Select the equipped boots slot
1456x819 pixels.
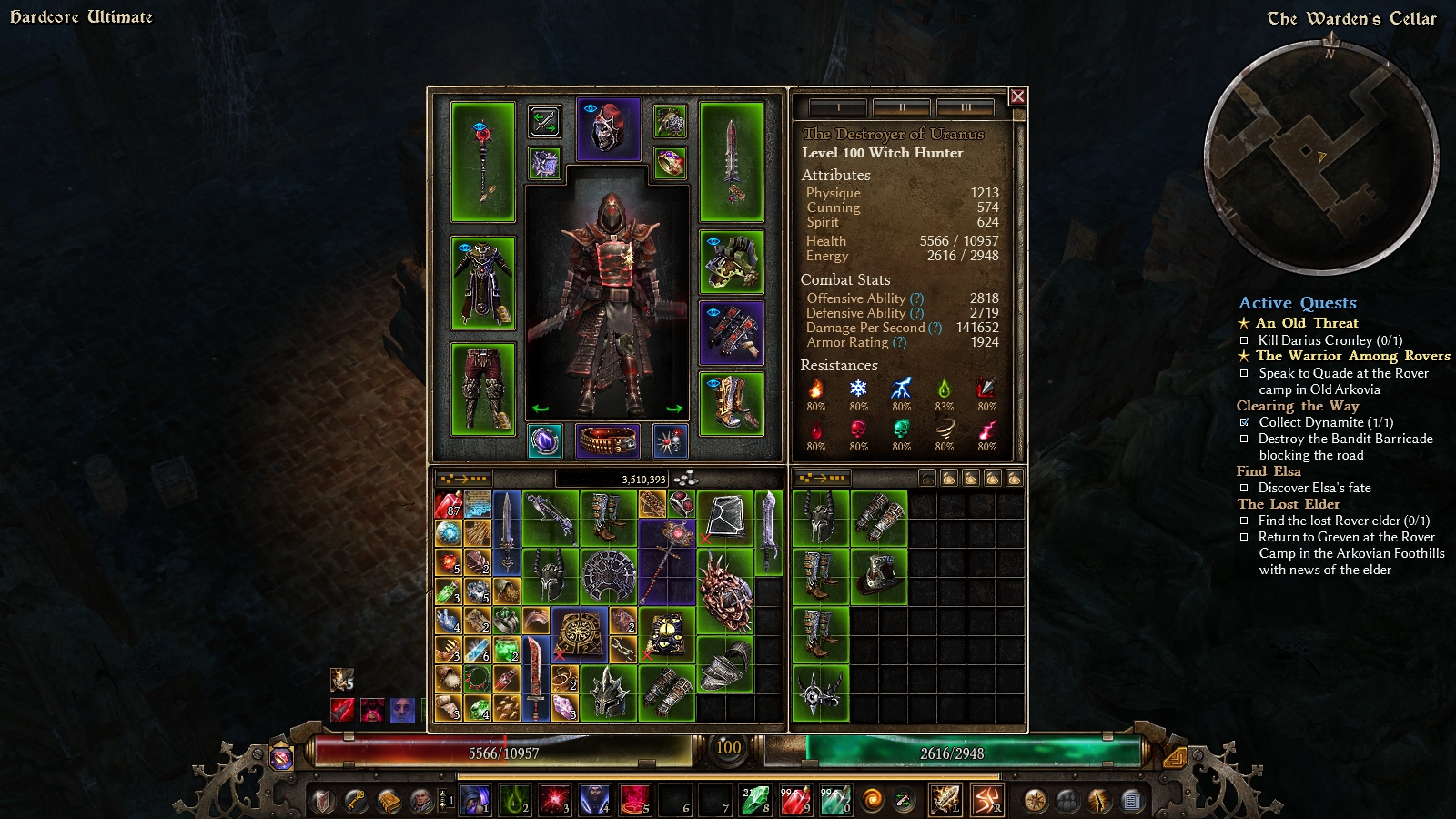pos(731,403)
